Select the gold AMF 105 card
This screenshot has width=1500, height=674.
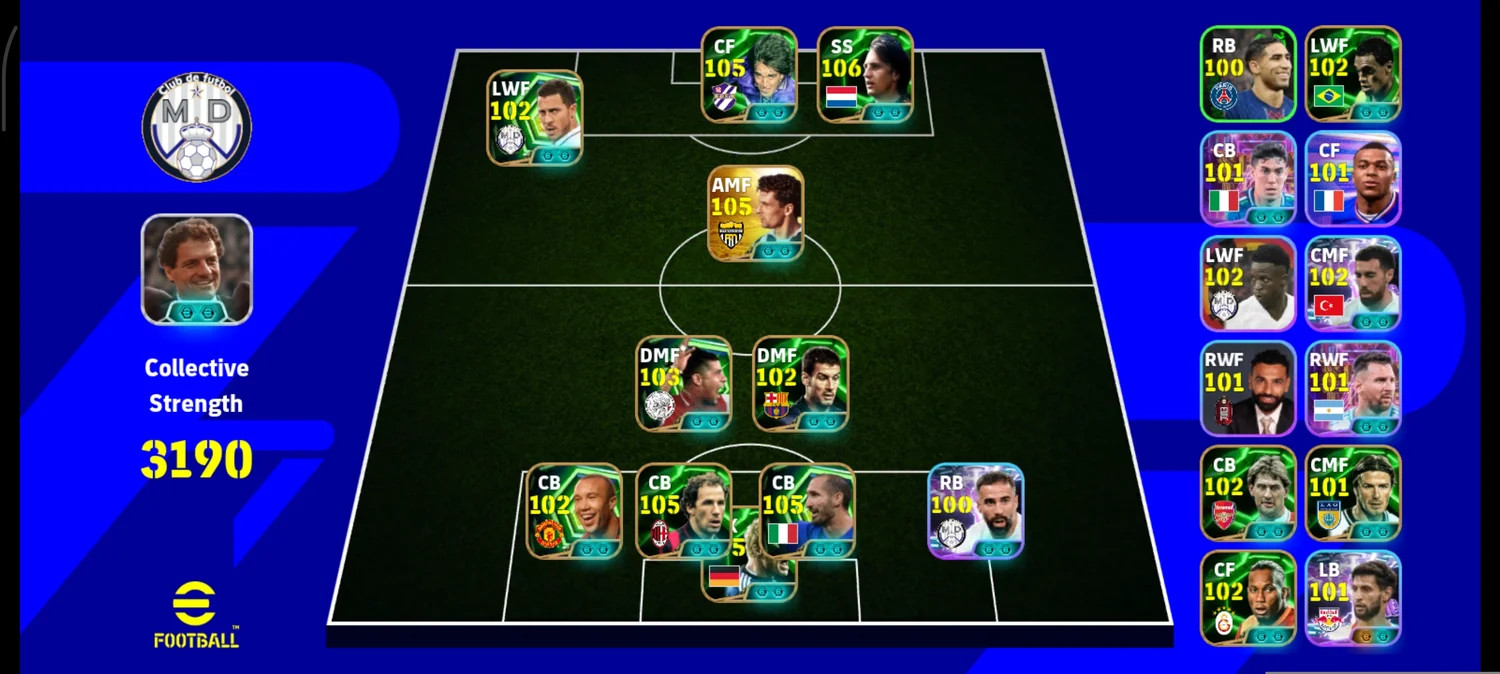point(756,213)
